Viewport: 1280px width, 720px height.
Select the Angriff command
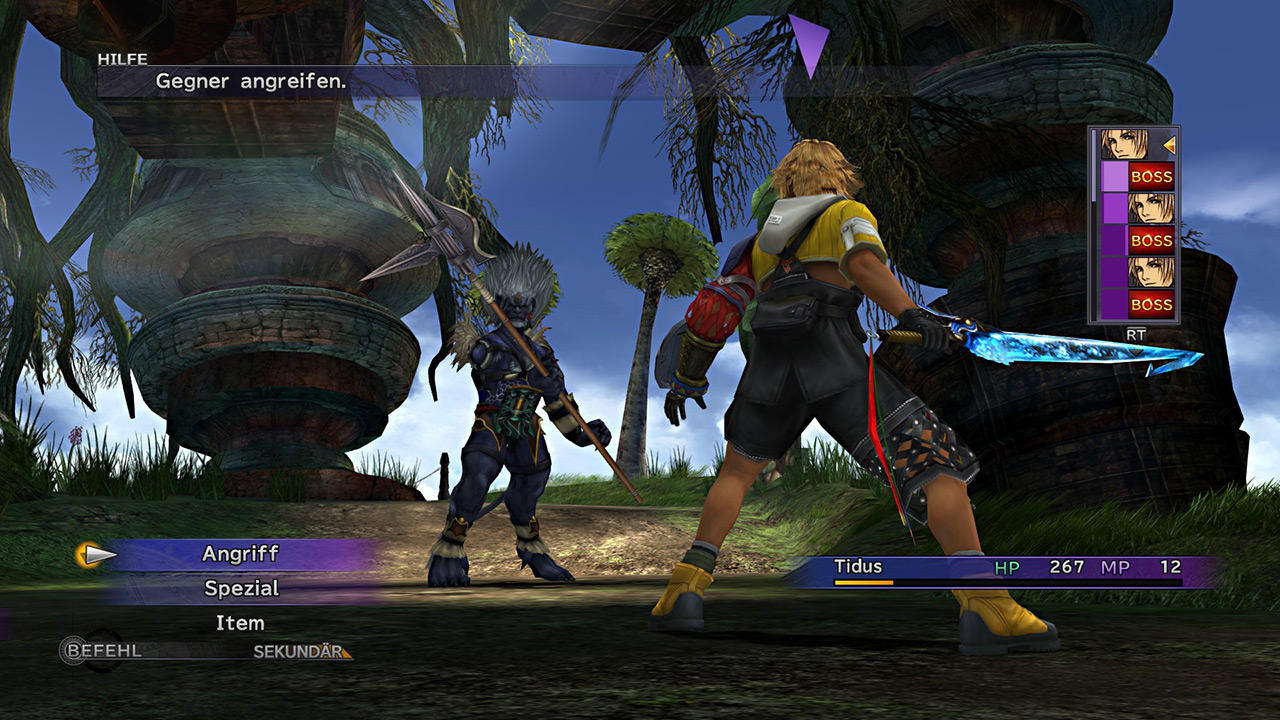240,554
